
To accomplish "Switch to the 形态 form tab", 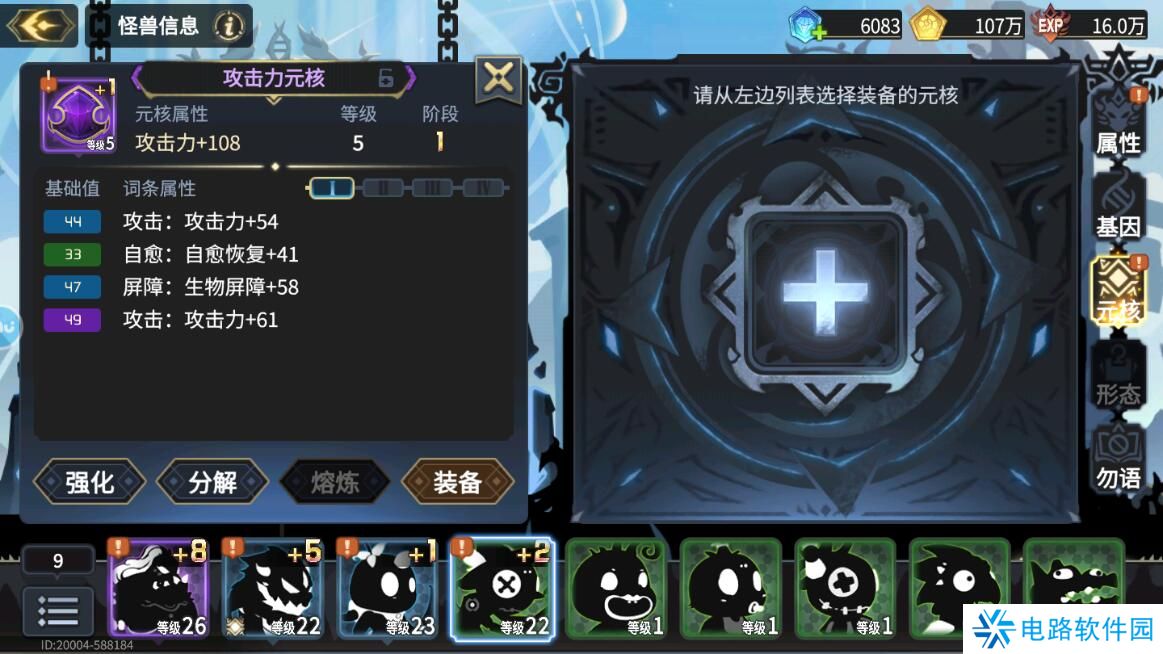I will tap(1118, 380).
